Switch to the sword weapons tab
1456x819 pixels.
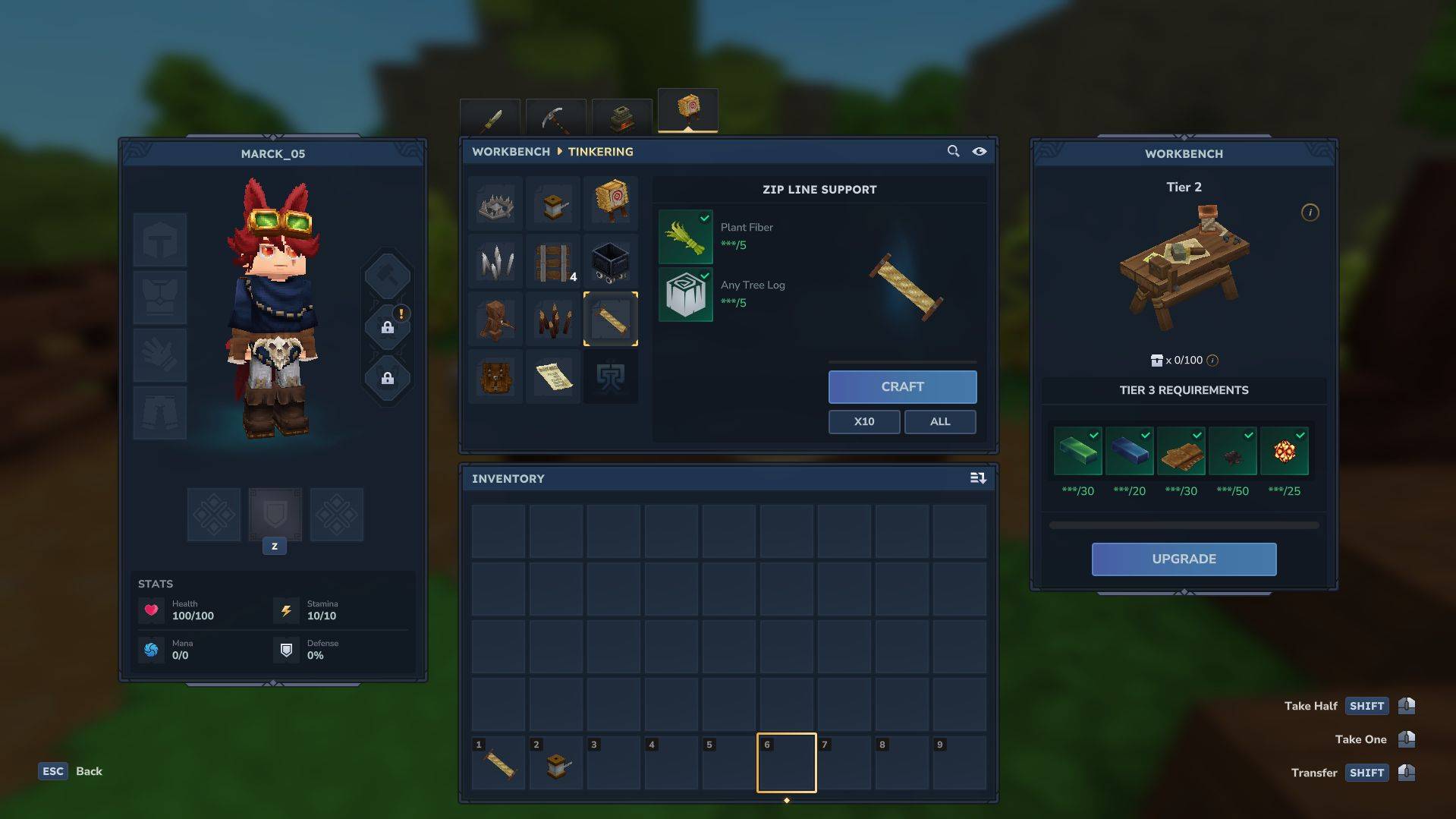[490, 119]
